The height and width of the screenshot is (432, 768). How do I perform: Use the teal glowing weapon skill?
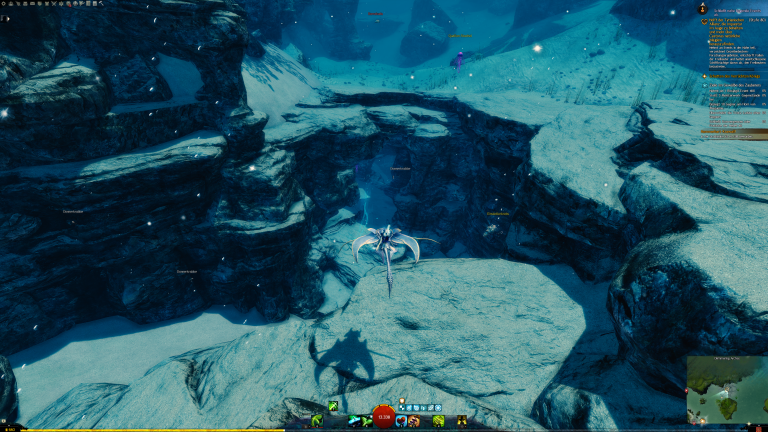354,421
